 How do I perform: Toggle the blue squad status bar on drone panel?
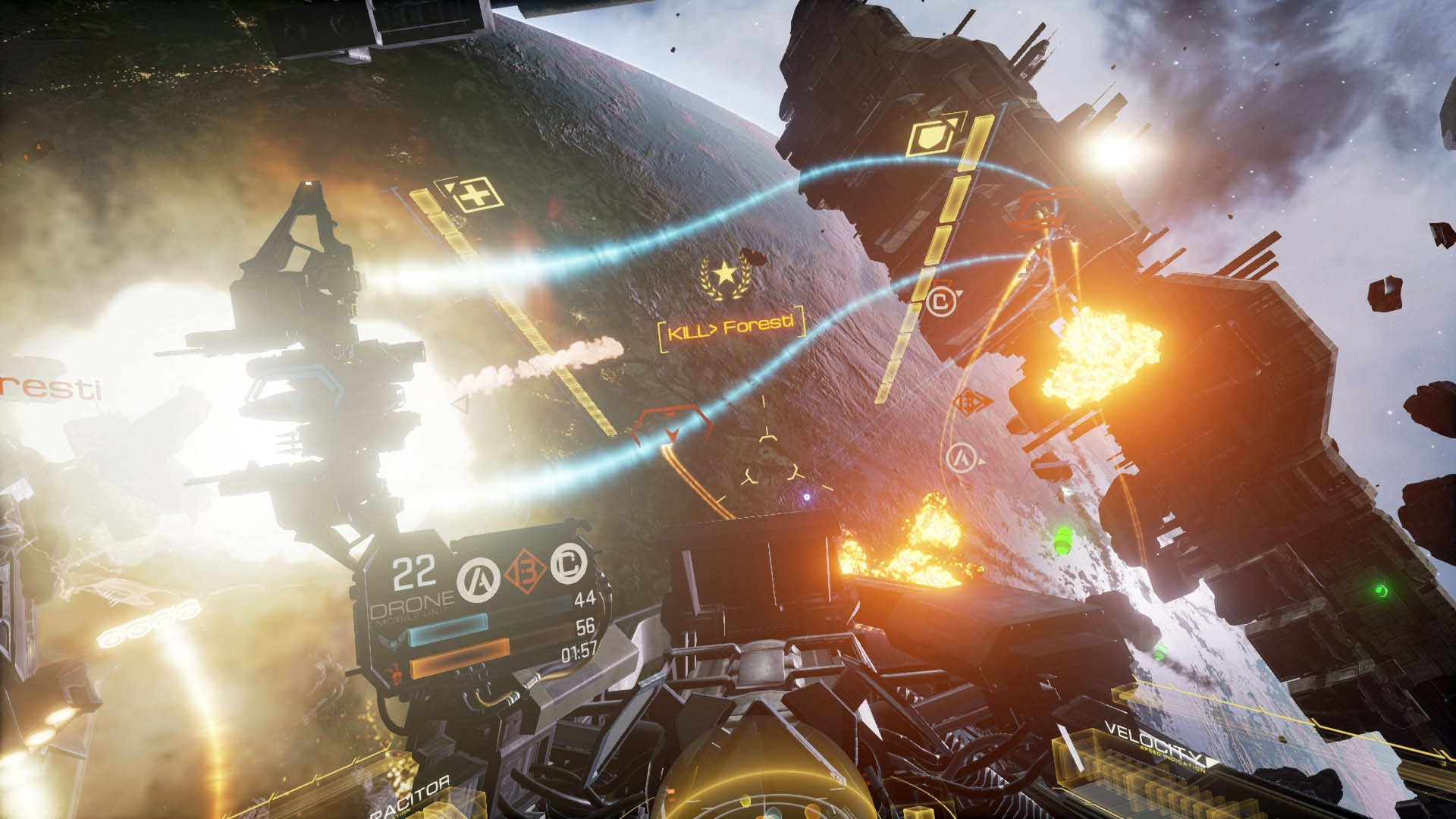(x=447, y=629)
